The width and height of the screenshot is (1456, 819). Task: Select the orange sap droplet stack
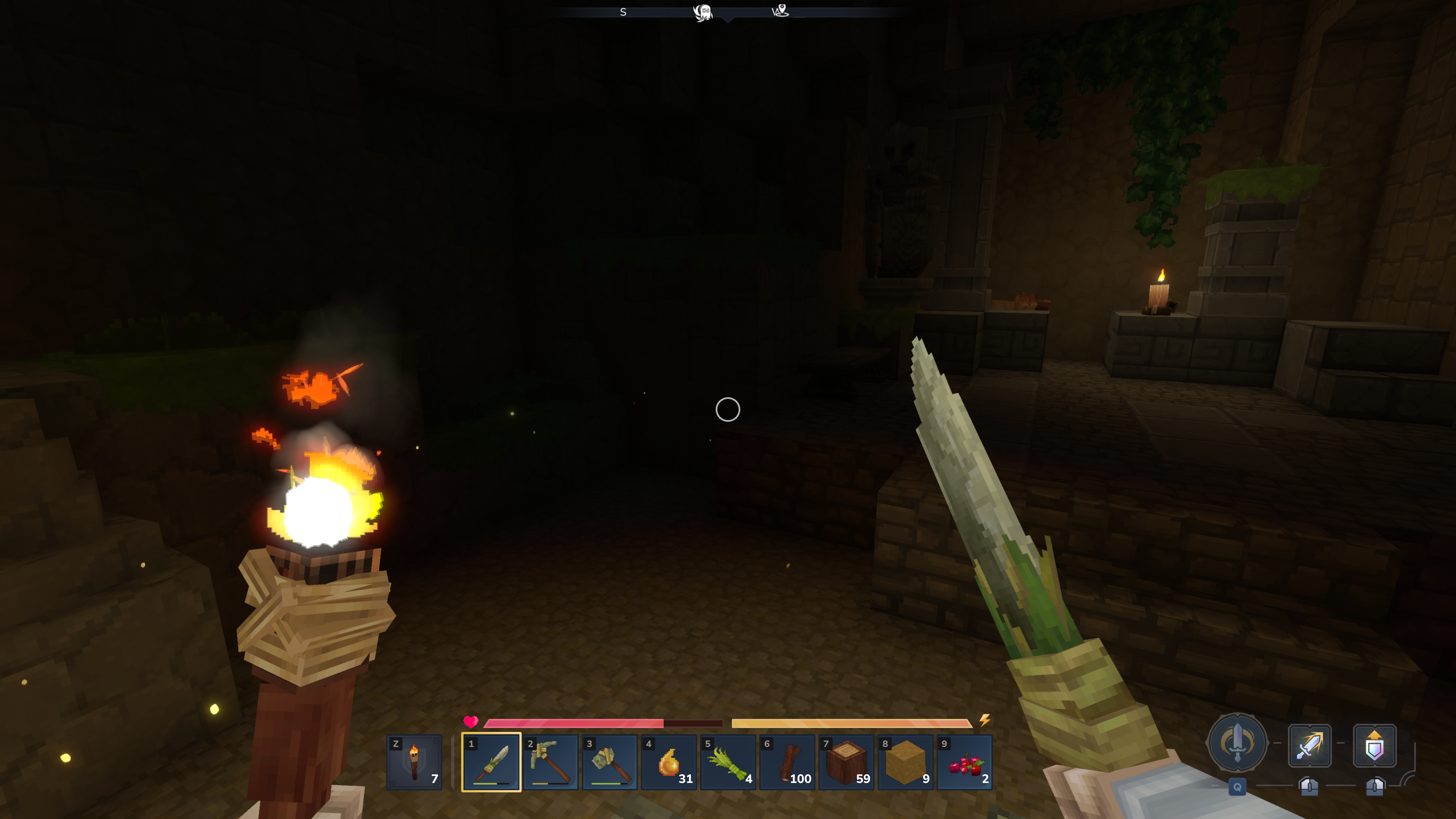coord(669,762)
